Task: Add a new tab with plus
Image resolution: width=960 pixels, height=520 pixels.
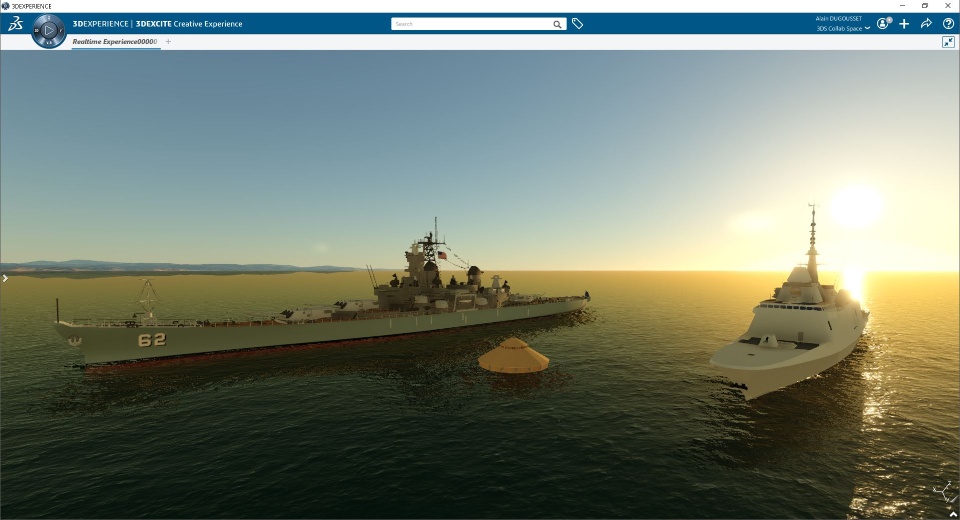Action: click(168, 42)
